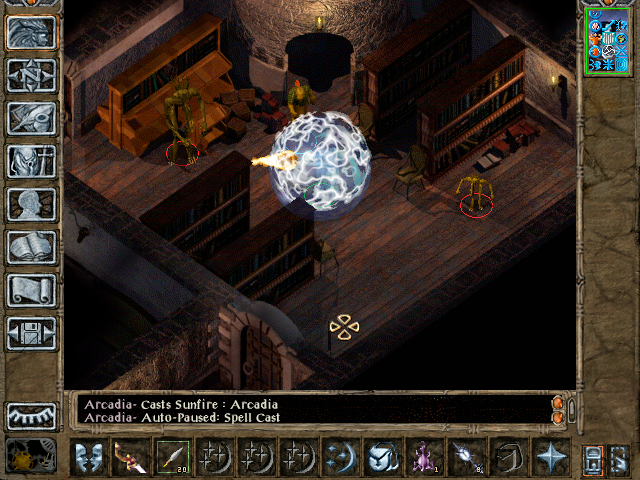Select the dart slot showing 20
This screenshot has height=480, width=640.
point(173,457)
